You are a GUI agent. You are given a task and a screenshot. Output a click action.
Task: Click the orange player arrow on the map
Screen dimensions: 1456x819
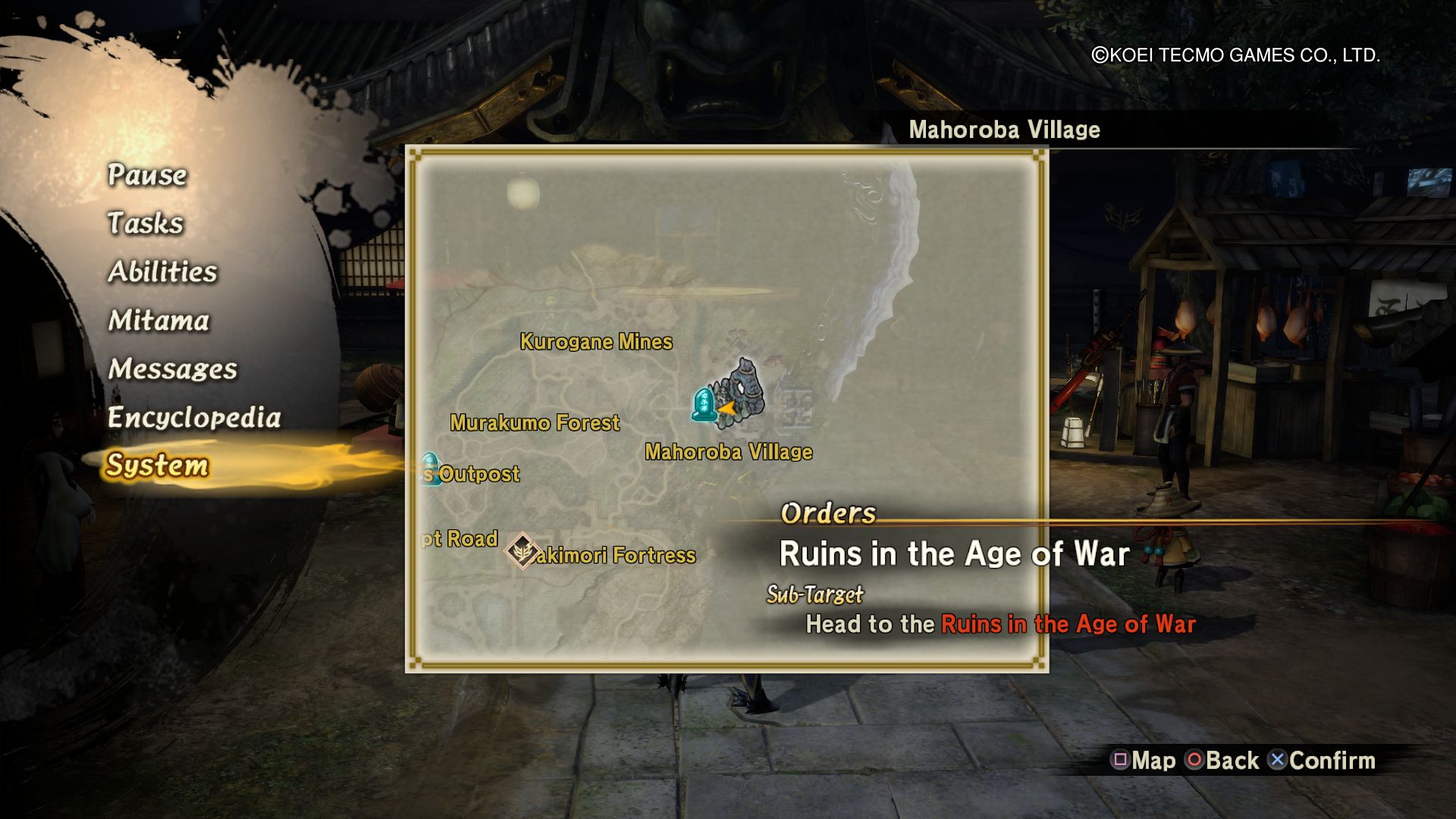click(726, 409)
